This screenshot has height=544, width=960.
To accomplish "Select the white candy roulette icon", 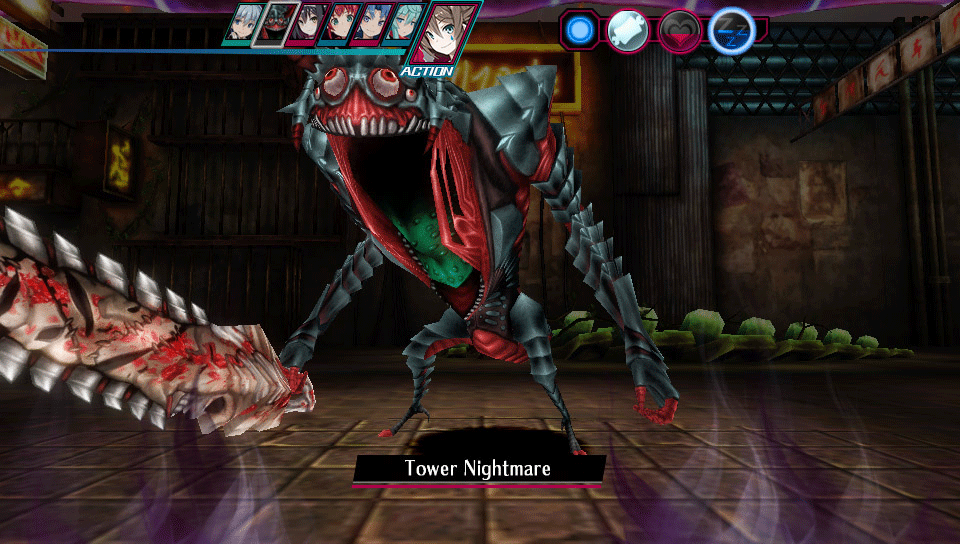I will (627, 30).
